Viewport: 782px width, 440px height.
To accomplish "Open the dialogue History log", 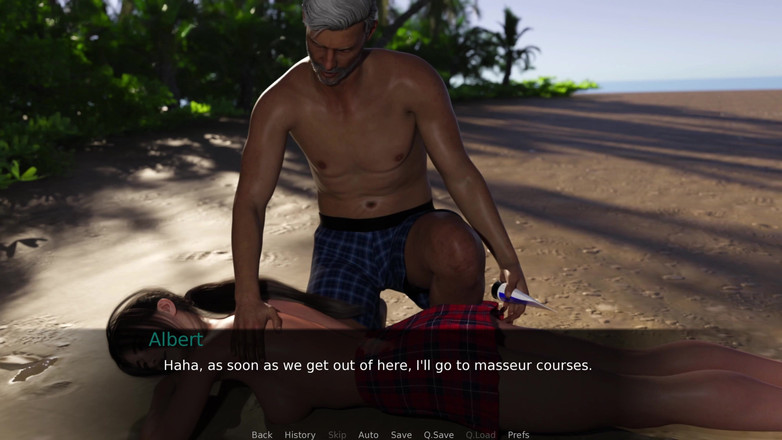I will (300, 435).
